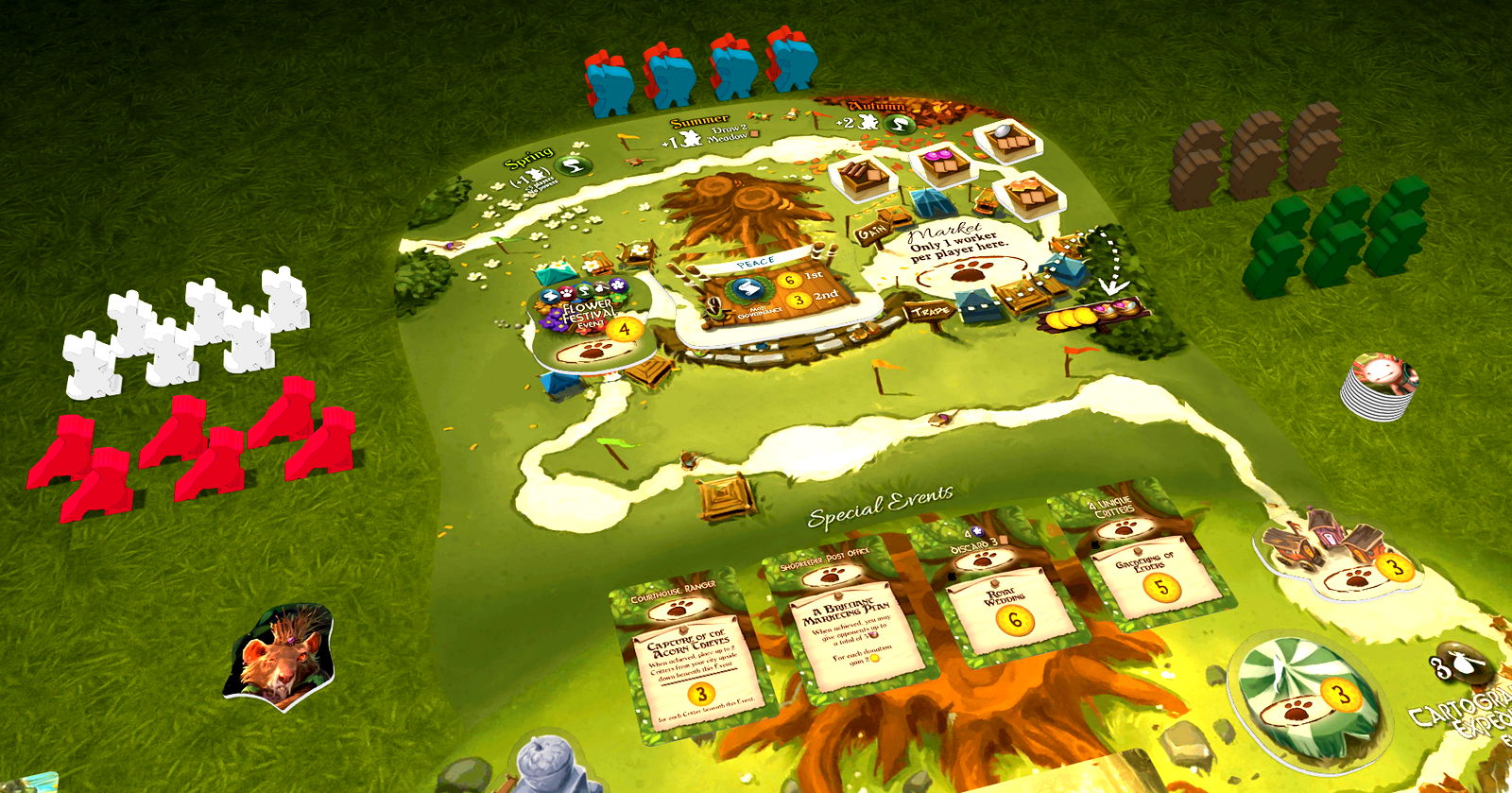The height and width of the screenshot is (793, 1512).
Task: Select the Capture of the Acorn Thieves event card
Action: click(x=688, y=652)
